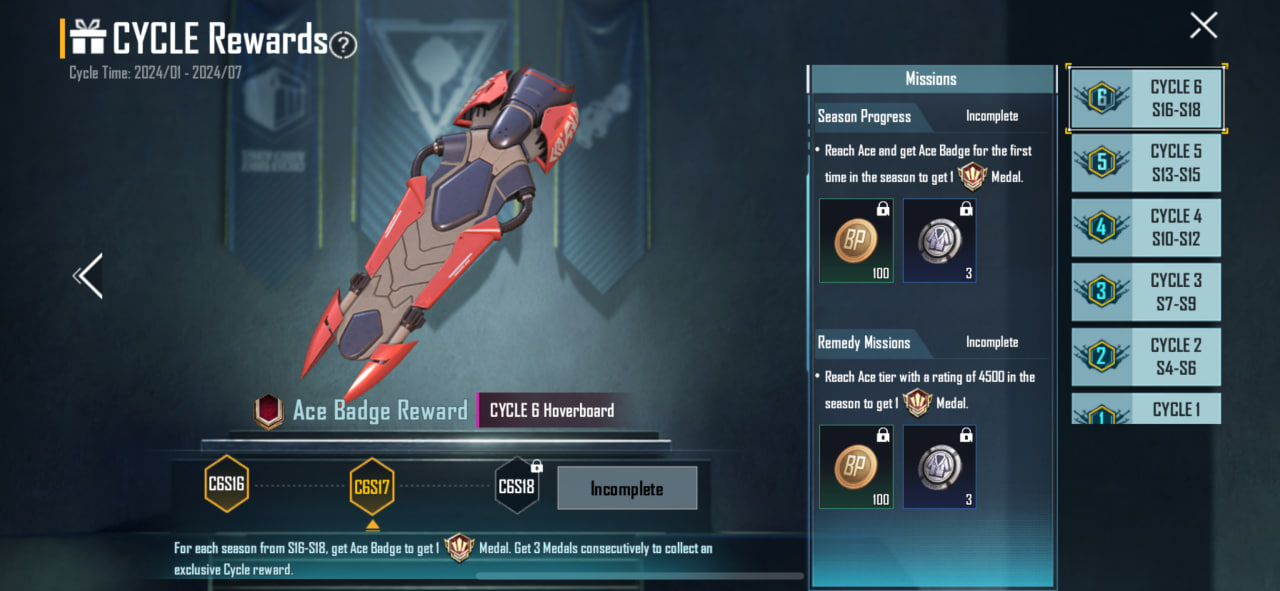This screenshot has width=1280, height=591.
Task: Open the CYCLE 6 Hoverboard label
Action: (552, 411)
